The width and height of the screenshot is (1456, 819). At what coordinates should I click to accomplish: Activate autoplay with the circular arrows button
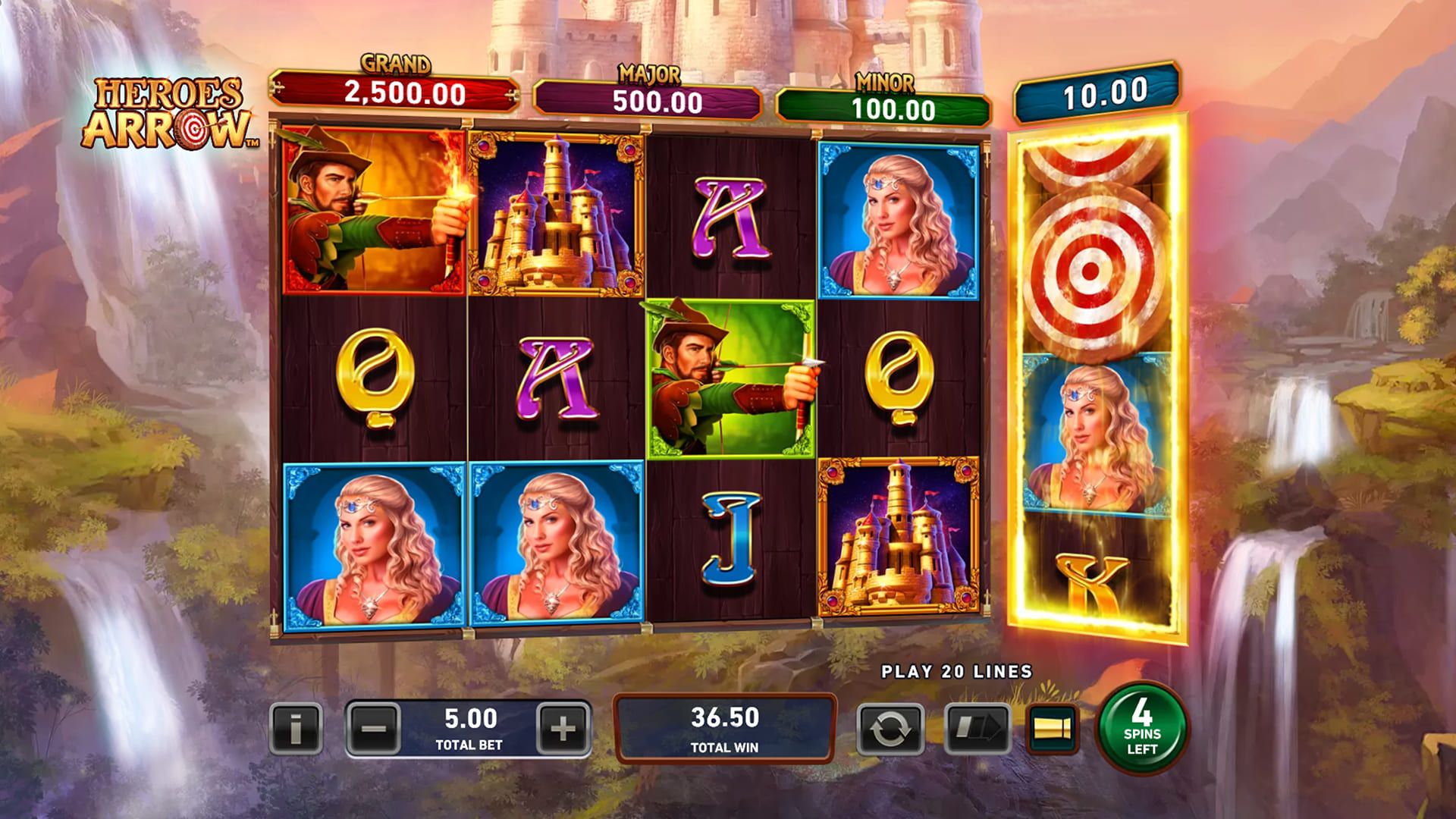(890, 729)
